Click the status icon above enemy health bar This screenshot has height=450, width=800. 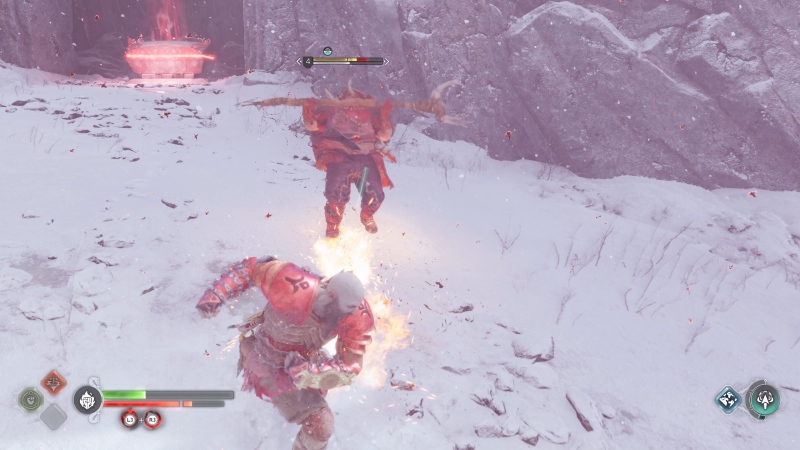click(326, 51)
